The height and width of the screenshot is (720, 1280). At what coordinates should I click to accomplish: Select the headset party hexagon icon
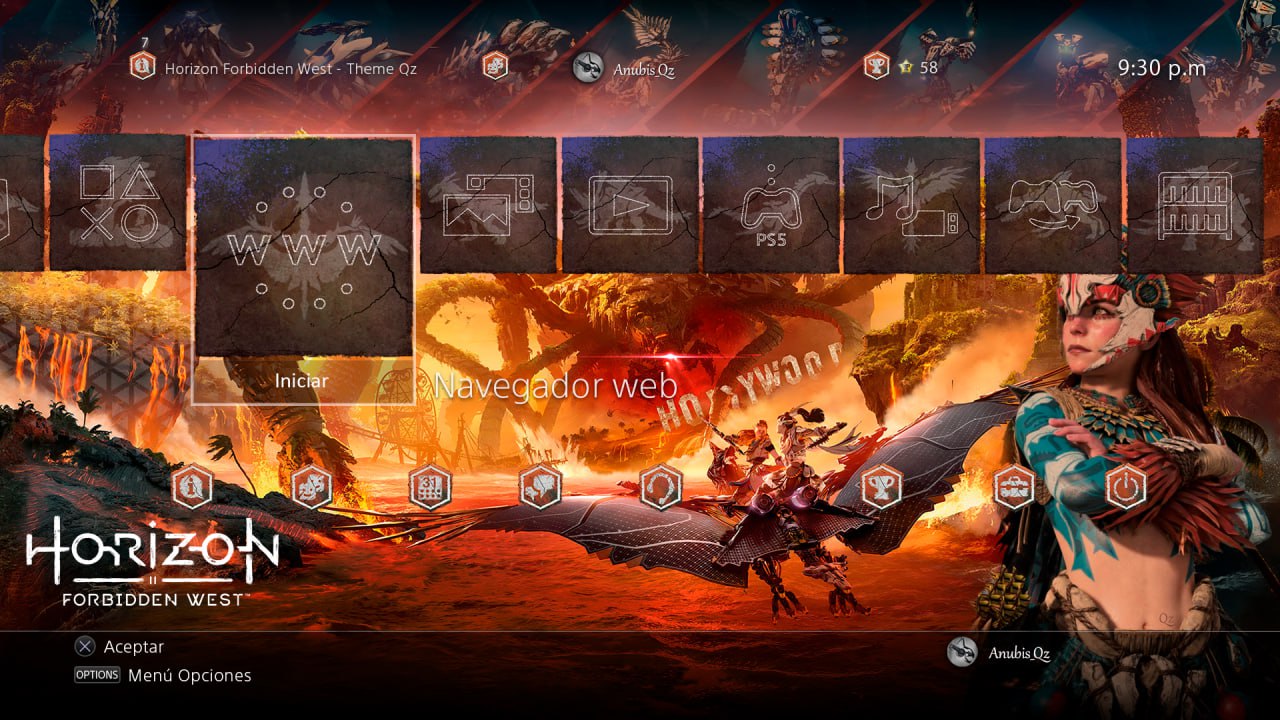coord(661,488)
